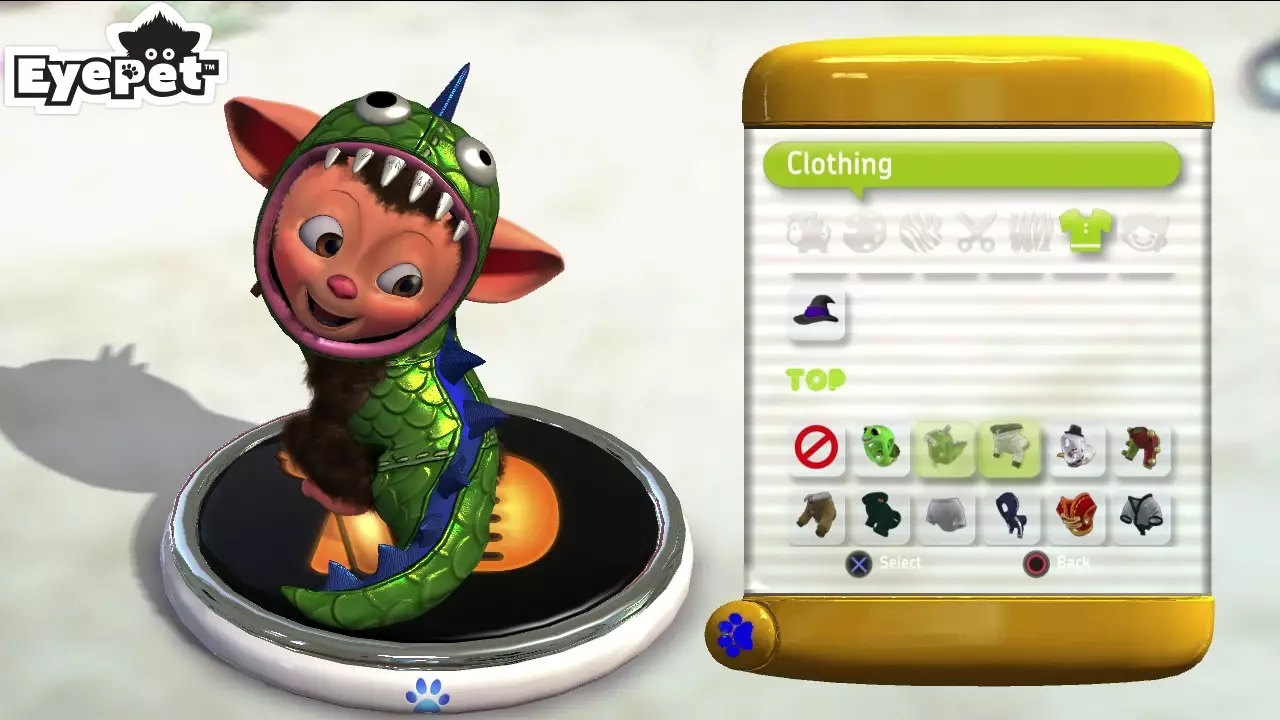The image size is (1280, 720).
Task: Choose the snowman-style costume
Action: (x=1076, y=448)
